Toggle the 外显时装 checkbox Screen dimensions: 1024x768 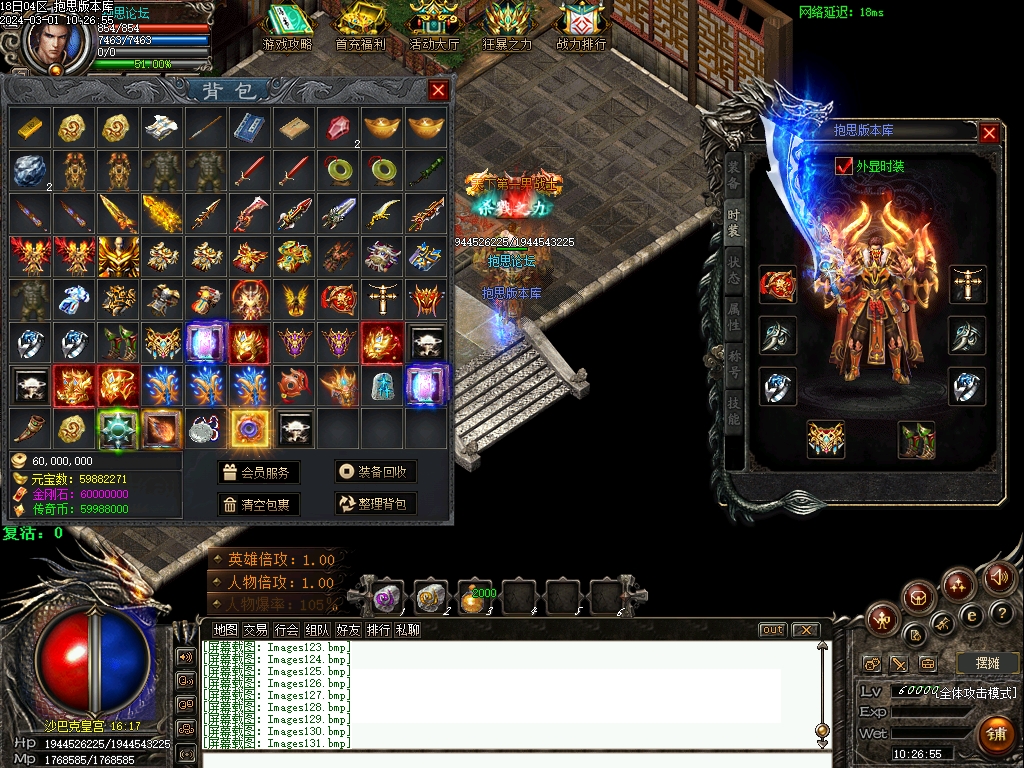point(843,166)
